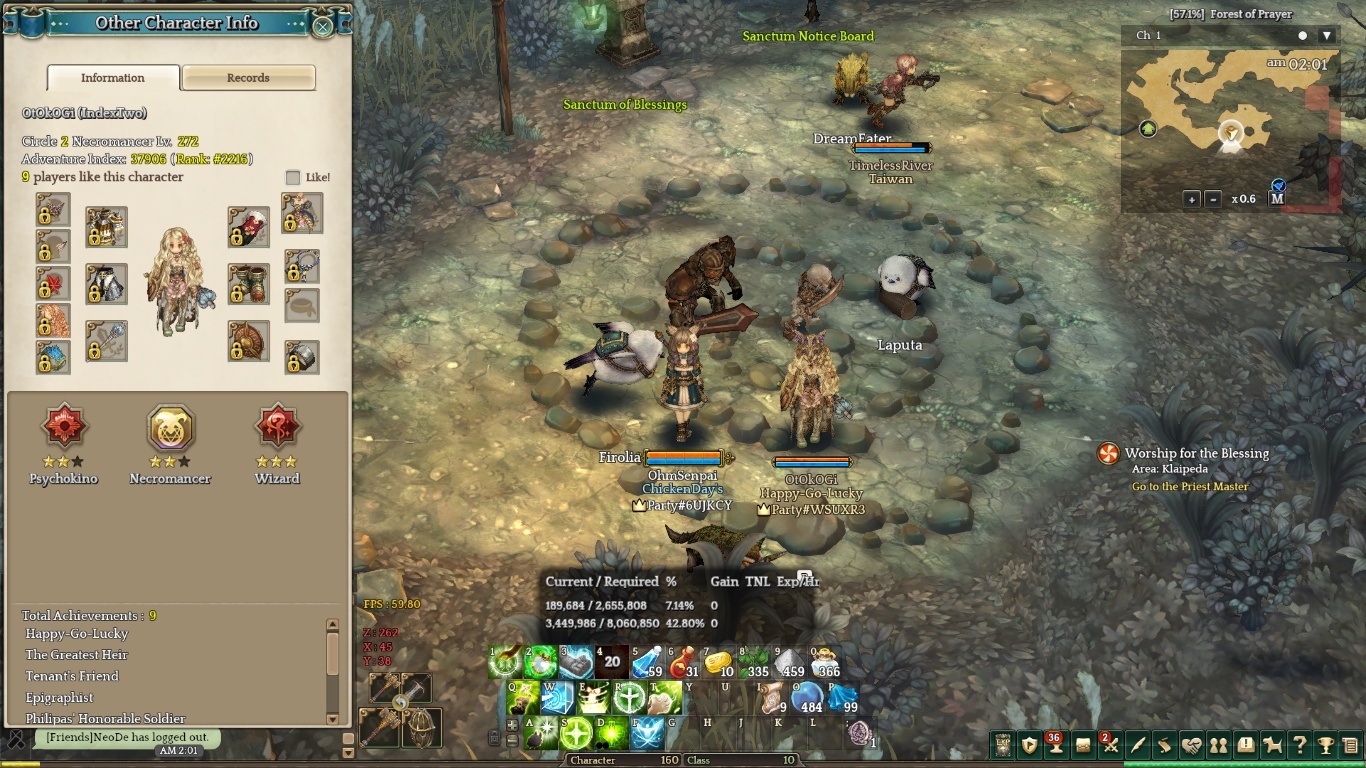Select the Necromancer class emblem
This screenshot has height=768, width=1366.
click(170, 429)
